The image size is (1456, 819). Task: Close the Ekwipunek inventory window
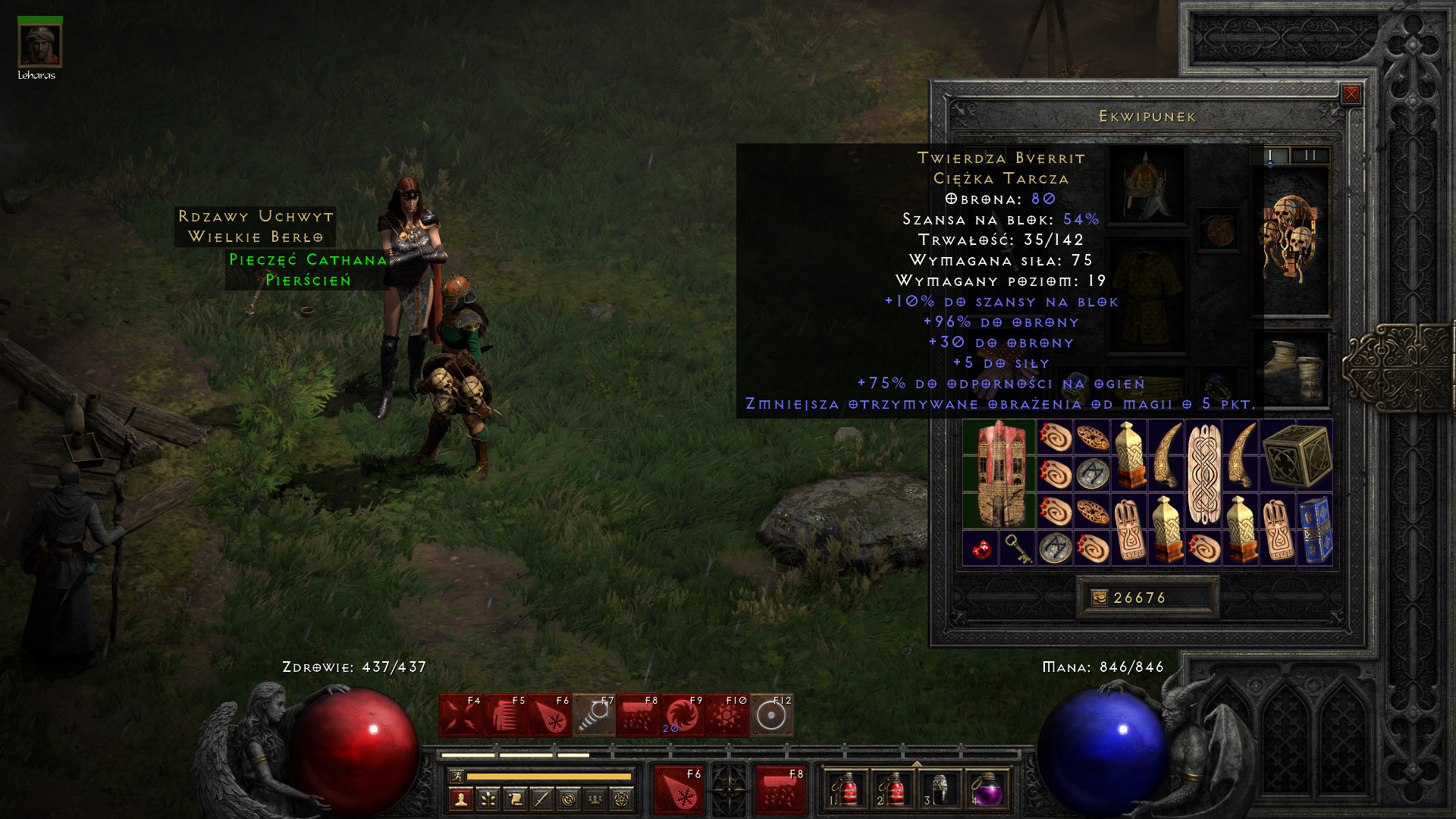[x=1351, y=94]
